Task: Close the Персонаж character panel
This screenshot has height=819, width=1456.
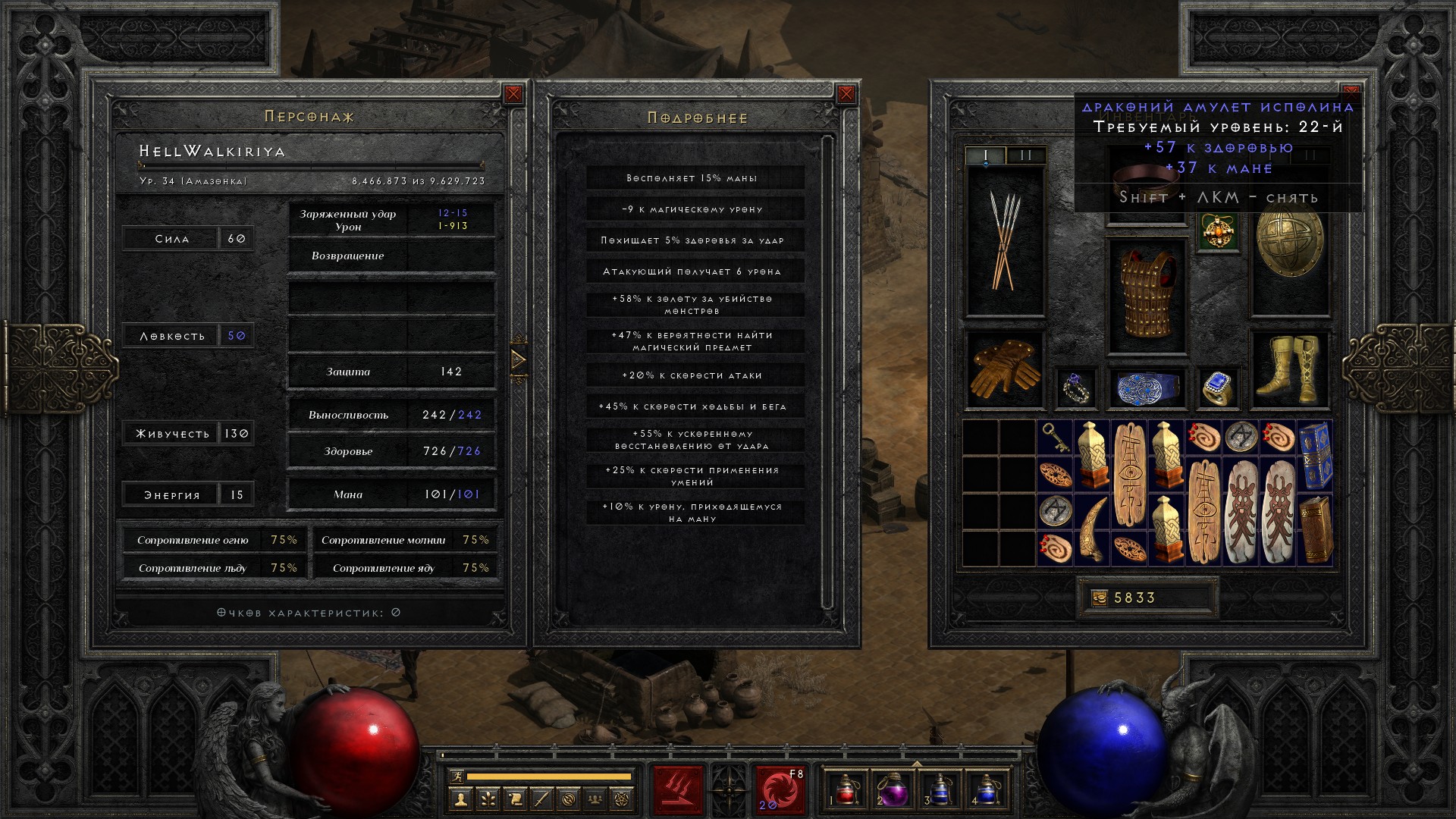Action: coord(513,94)
